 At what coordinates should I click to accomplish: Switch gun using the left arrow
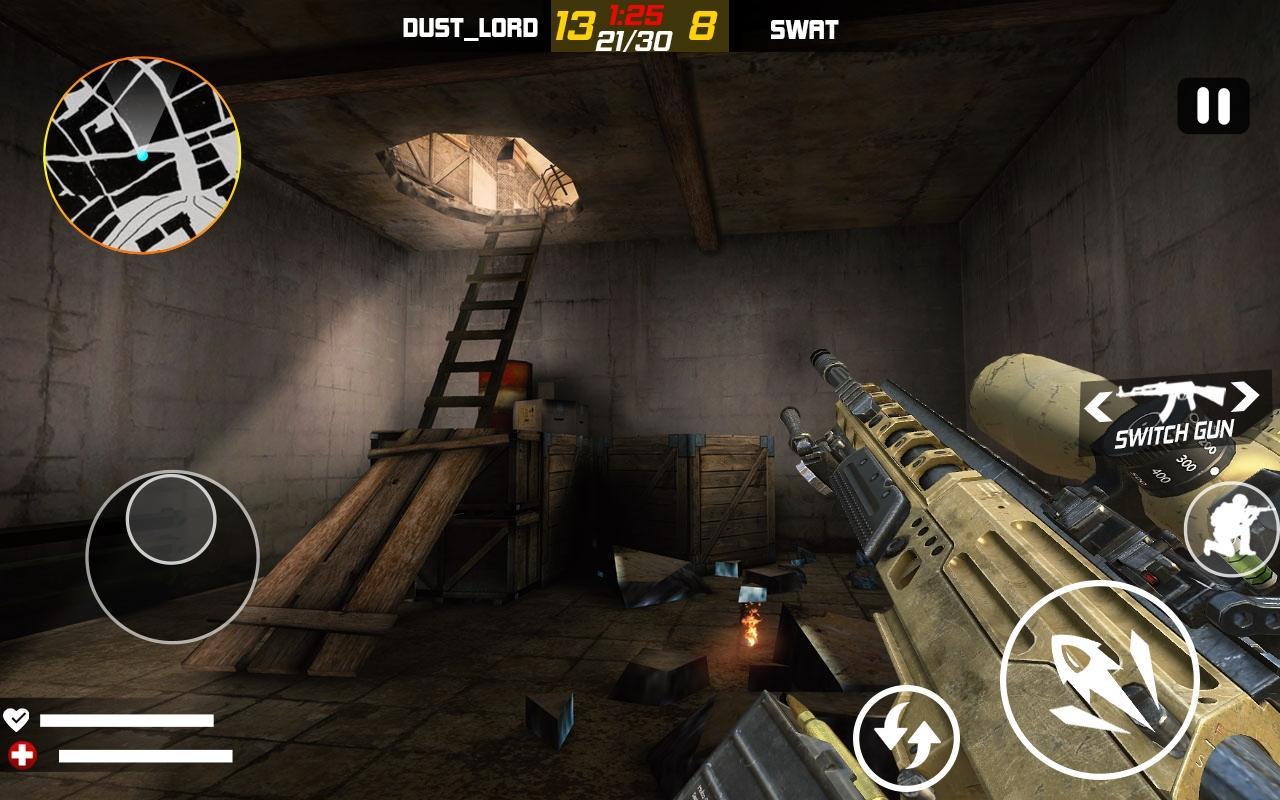pyautogui.click(x=1098, y=406)
